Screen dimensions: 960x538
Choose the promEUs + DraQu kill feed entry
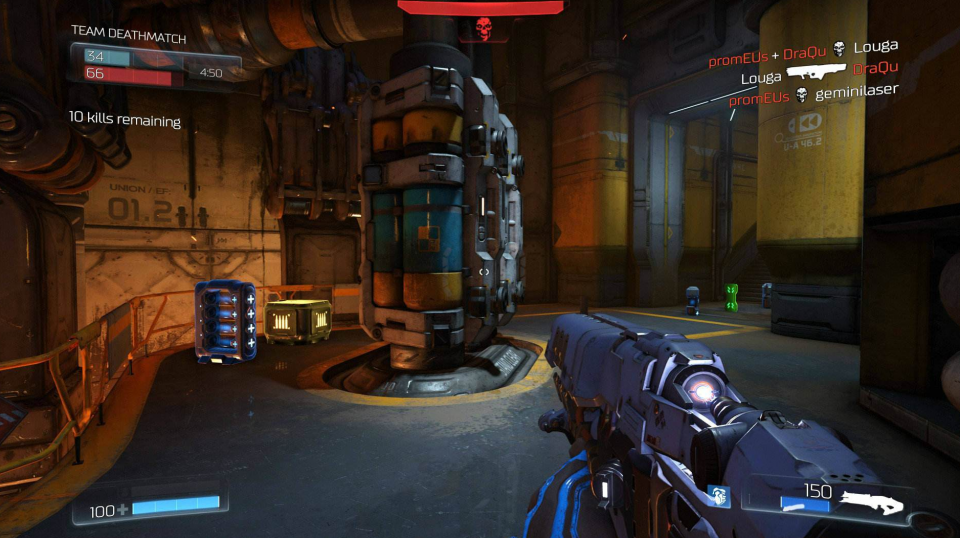[x=803, y=49]
